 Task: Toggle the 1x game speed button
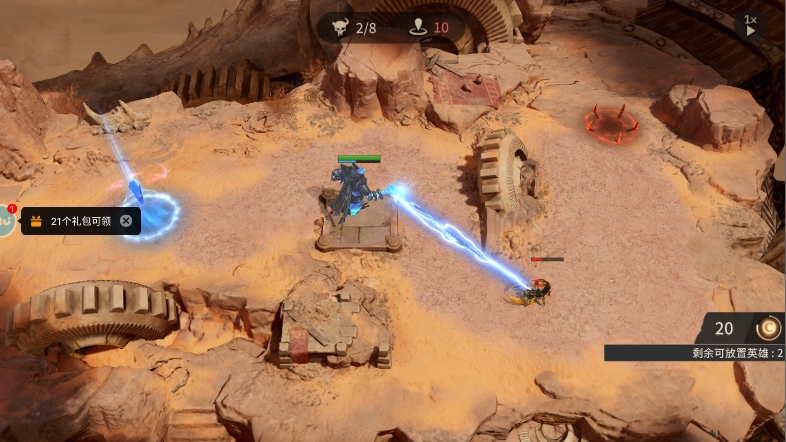pos(750,25)
